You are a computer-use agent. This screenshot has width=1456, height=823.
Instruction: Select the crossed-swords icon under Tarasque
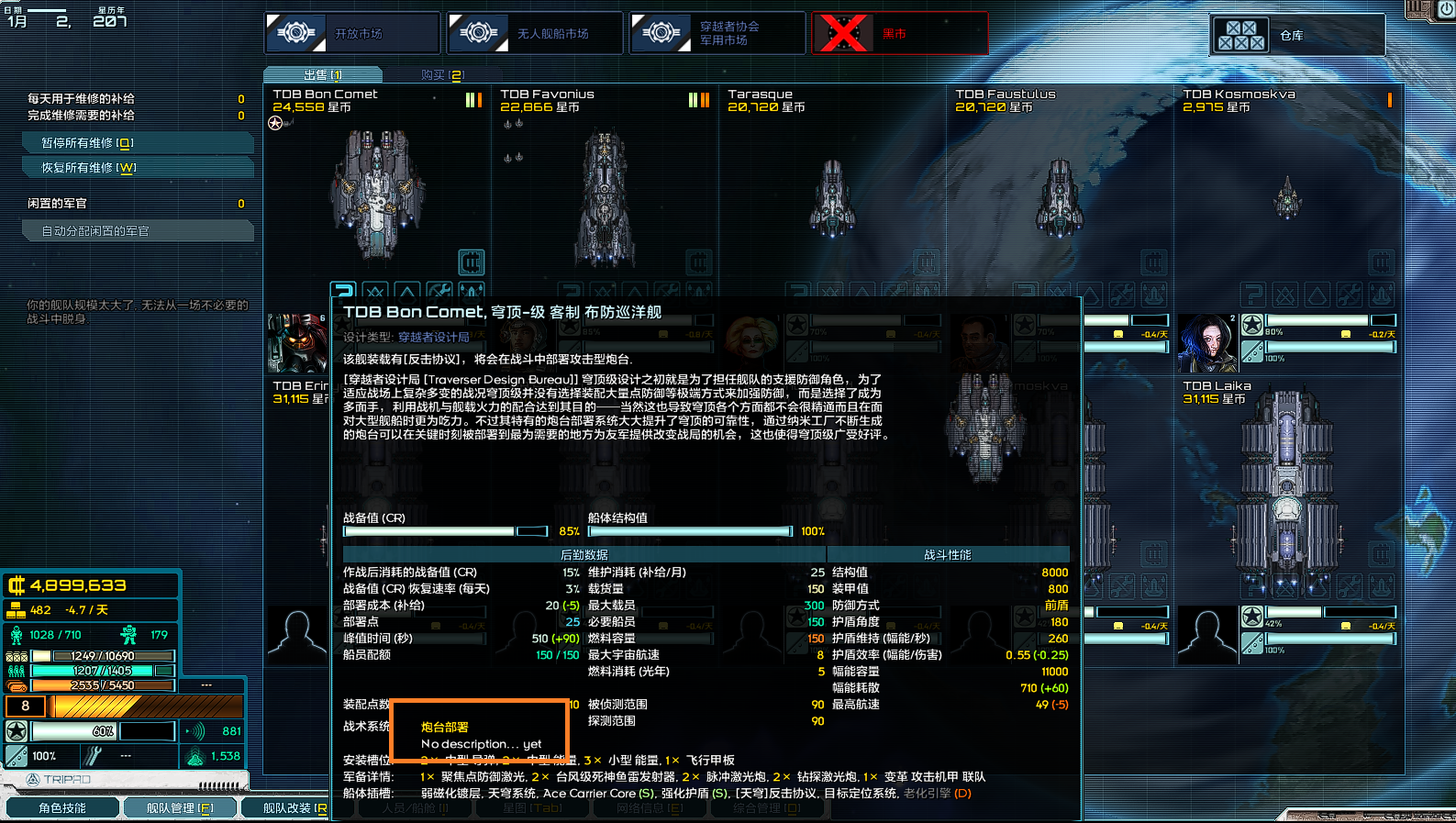pos(829,291)
